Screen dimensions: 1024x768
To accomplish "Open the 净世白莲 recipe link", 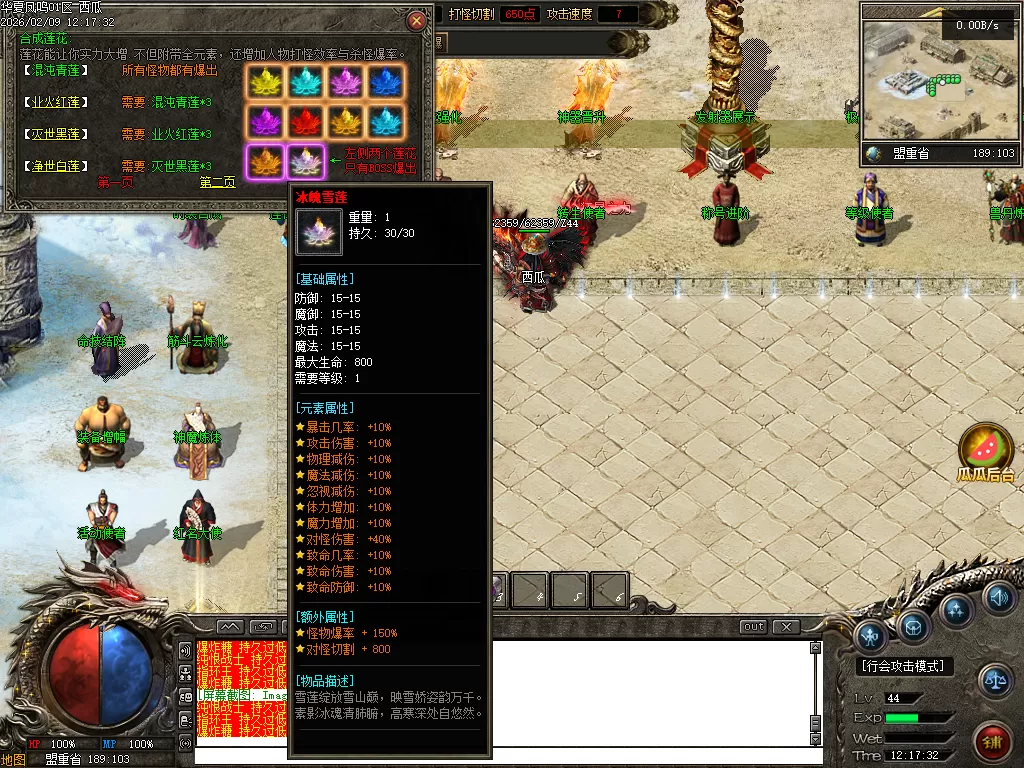I will click(56, 166).
